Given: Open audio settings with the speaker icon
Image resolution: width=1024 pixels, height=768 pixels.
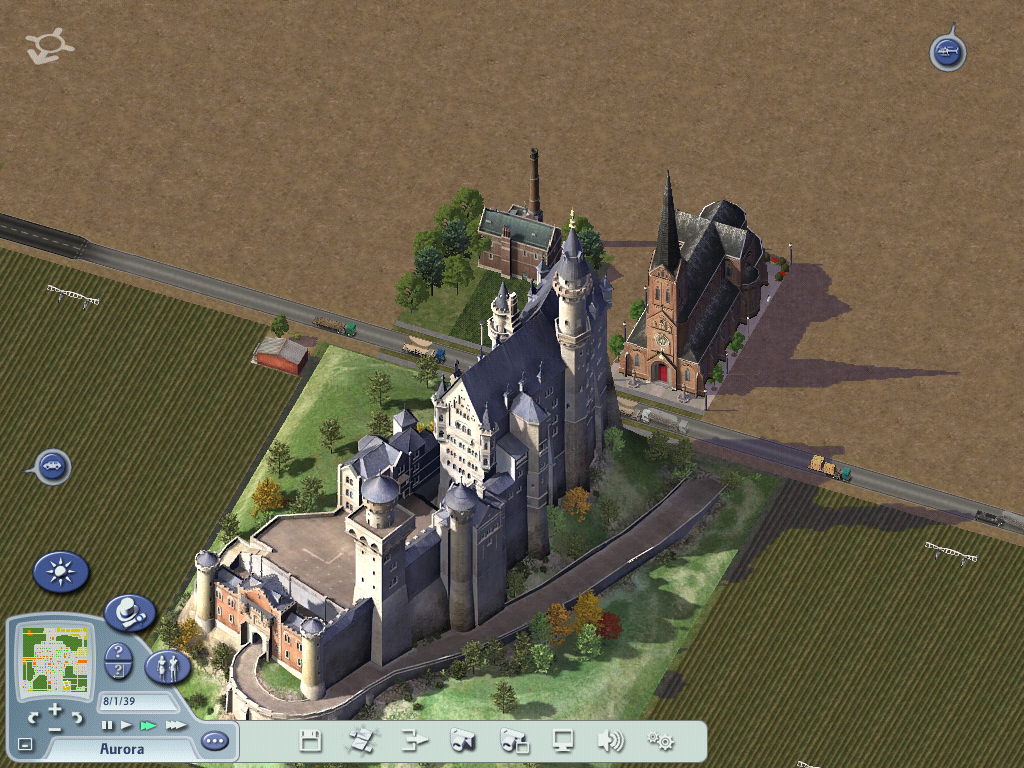Looking at the screenshot, I should pos(610,741).
